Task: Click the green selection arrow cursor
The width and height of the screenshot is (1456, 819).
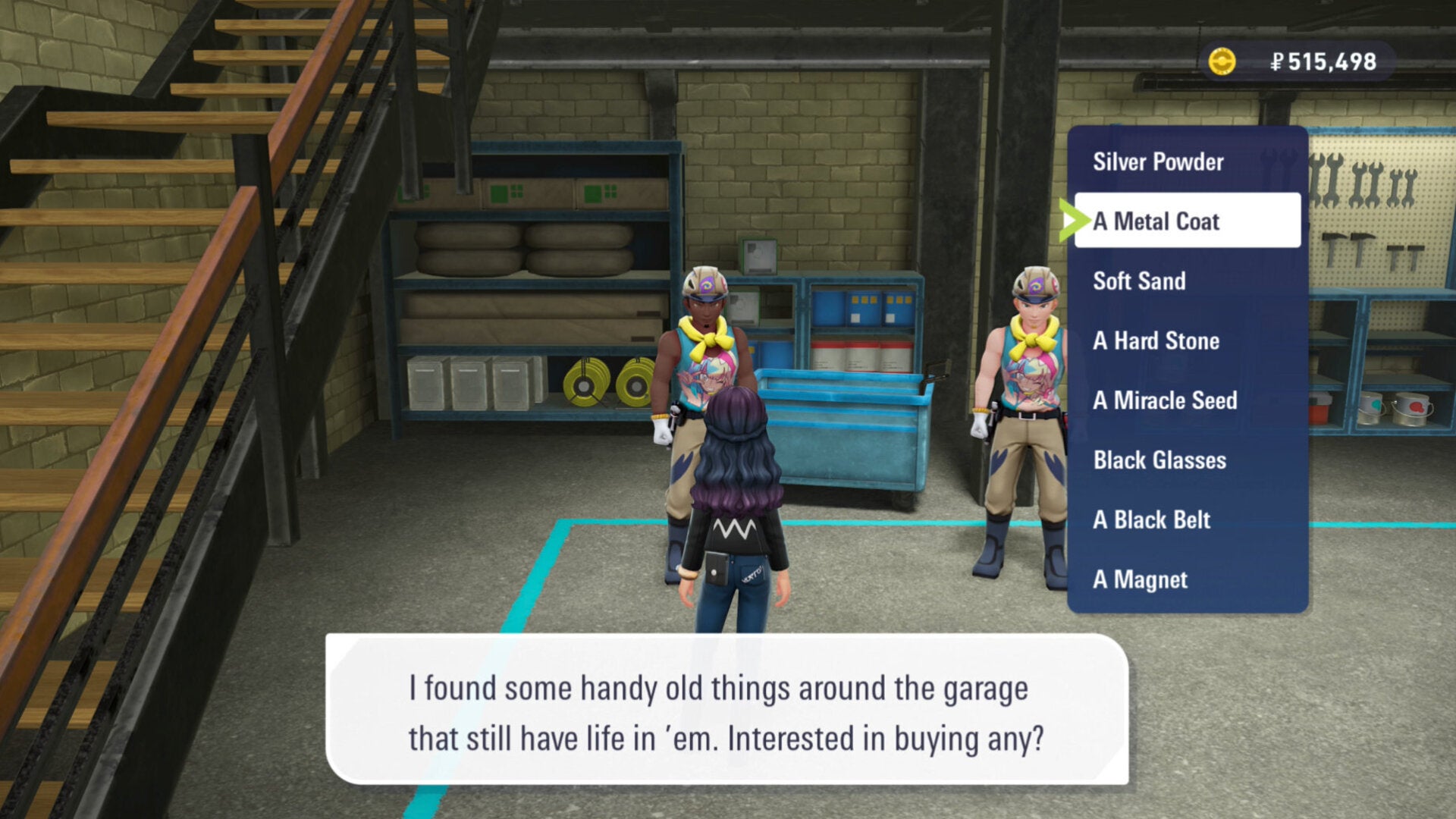Action: pos(1078,221)
